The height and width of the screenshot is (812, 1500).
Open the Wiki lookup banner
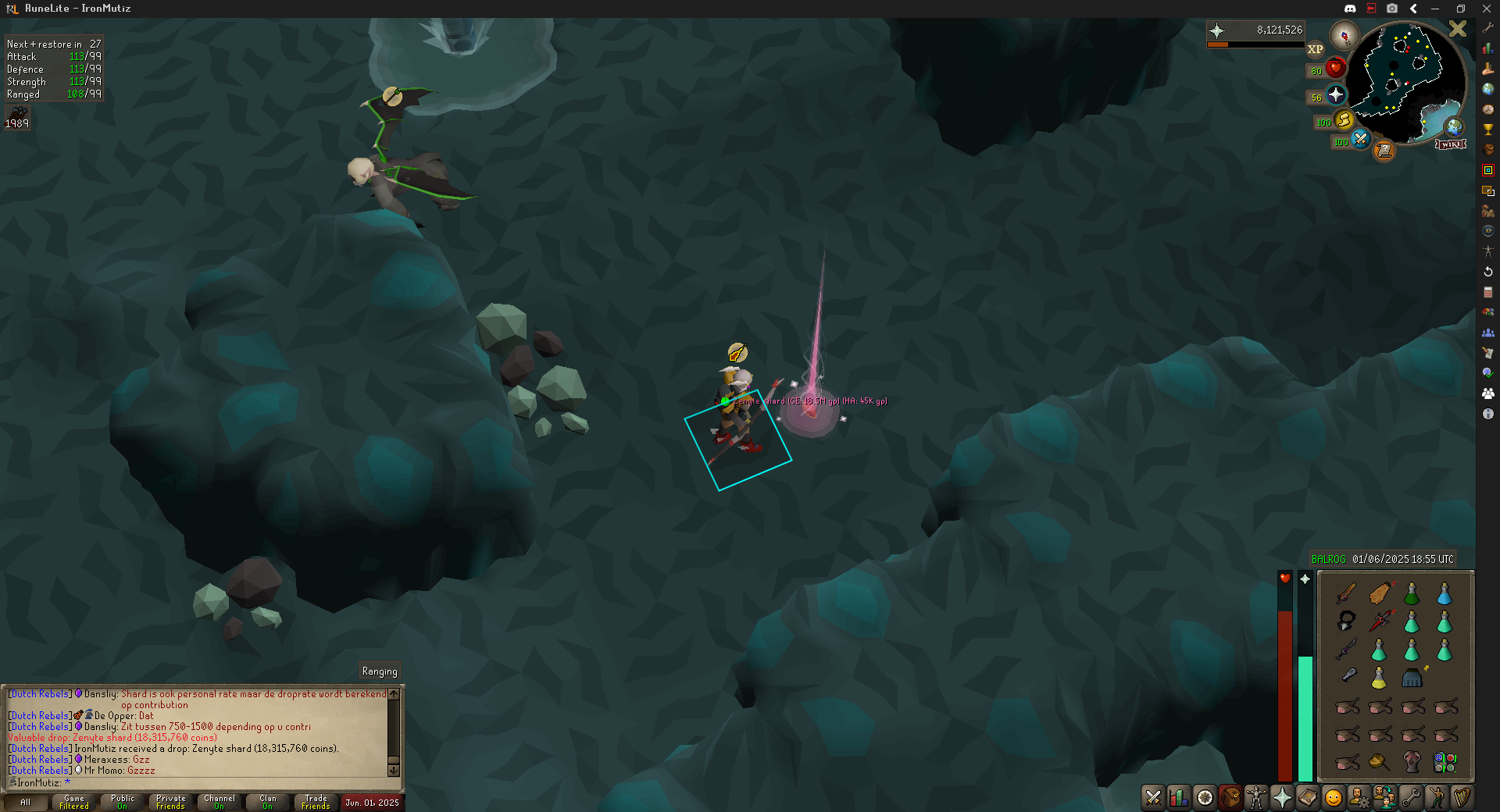coord(1451,144)
